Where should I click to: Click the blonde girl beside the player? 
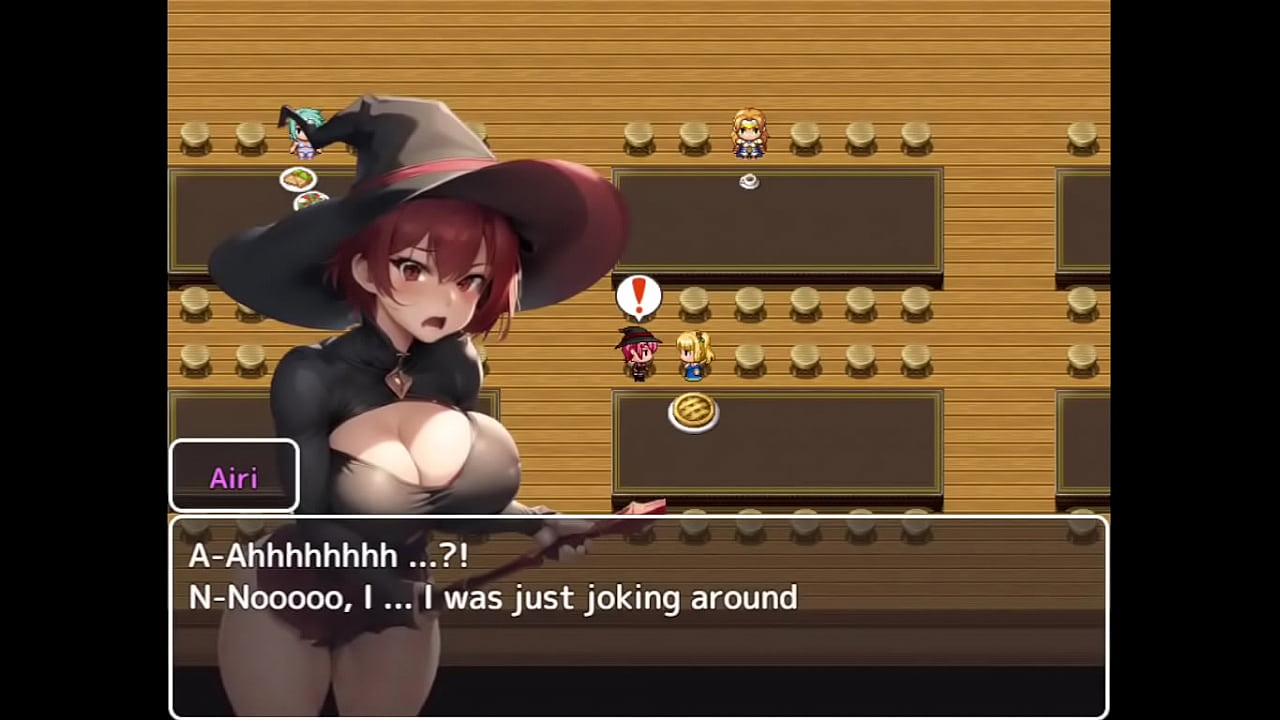pyautogui.click(x=694, y=357)
